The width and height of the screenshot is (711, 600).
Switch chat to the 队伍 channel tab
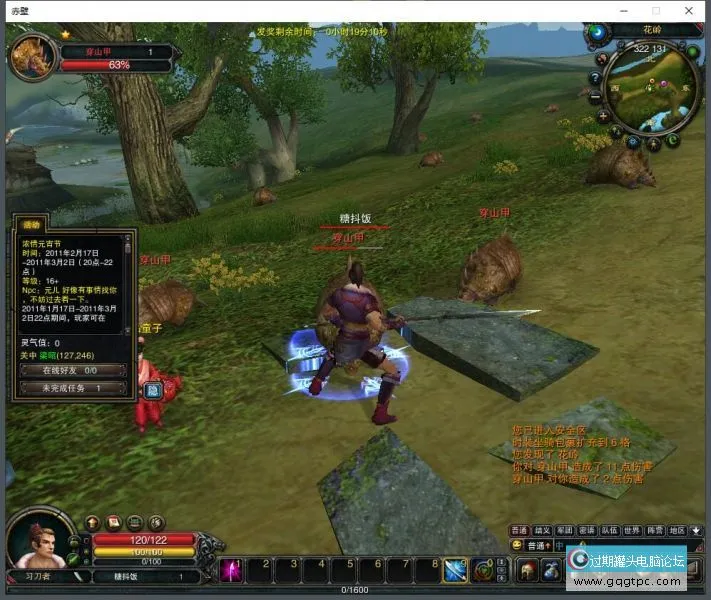coord(610,530)
